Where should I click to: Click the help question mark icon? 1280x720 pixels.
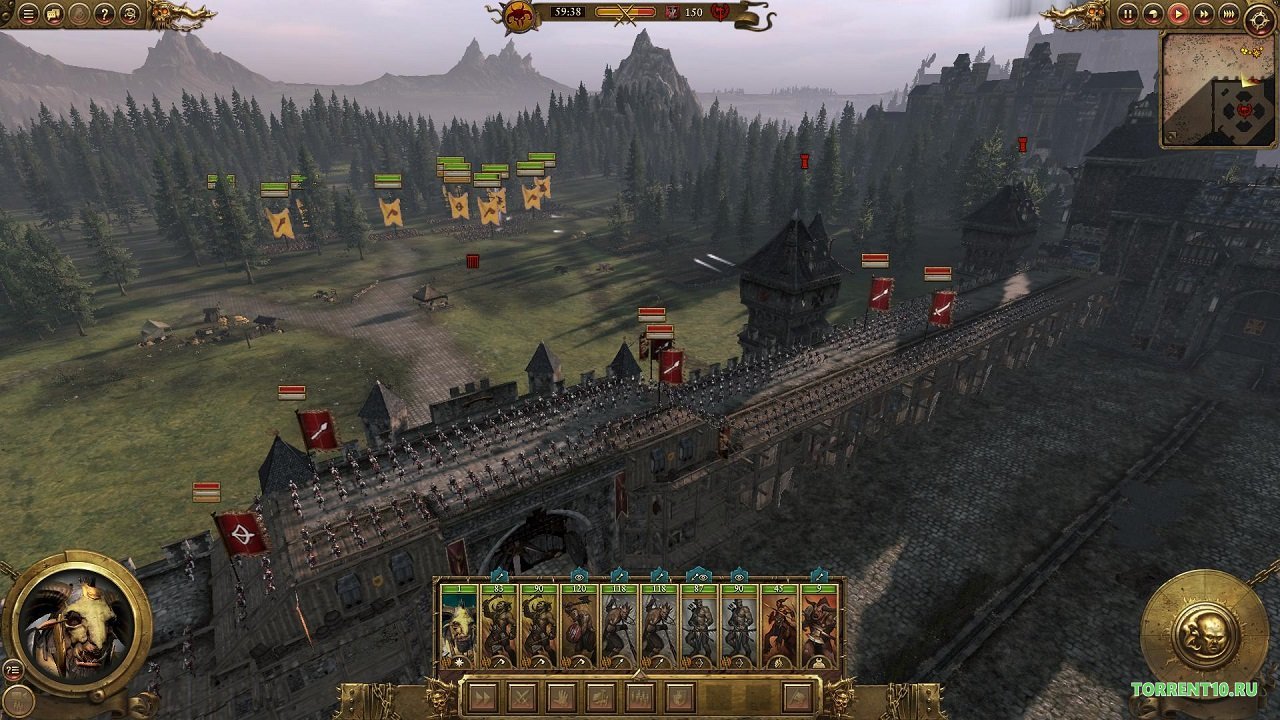pos(103,14)
